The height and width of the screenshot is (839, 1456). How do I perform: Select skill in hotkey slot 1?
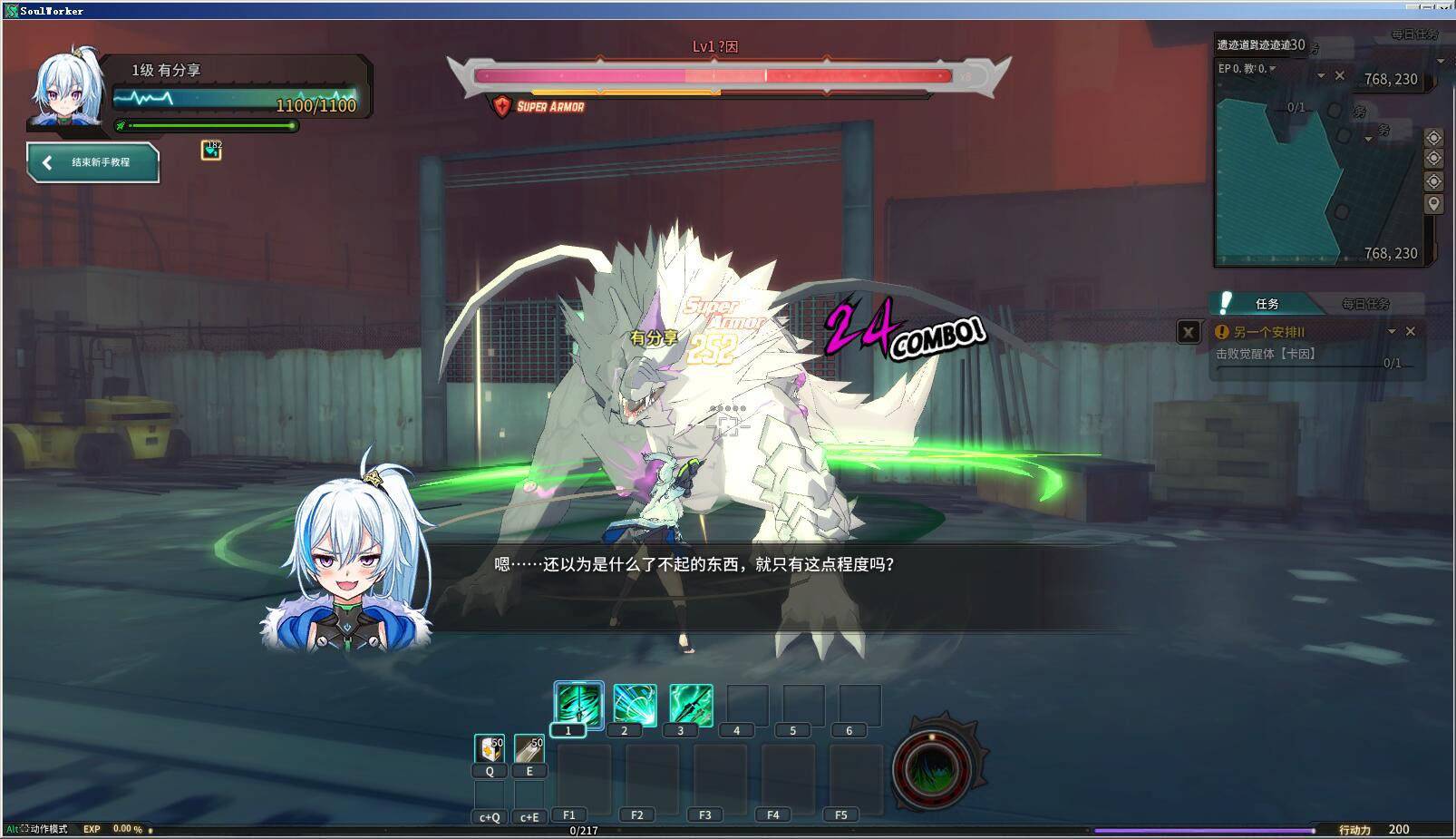(578, 706)
